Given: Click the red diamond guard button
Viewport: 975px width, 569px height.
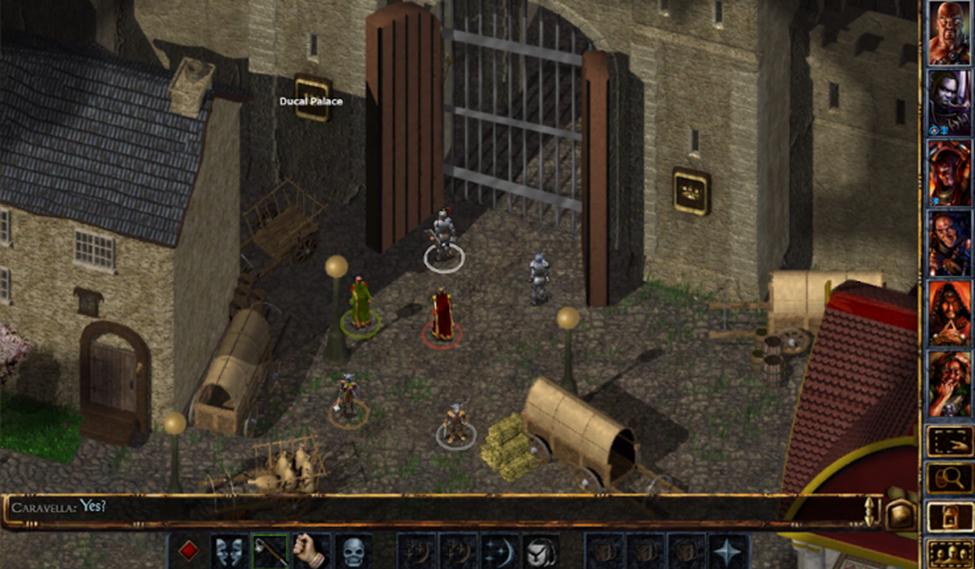Looking at the screenshot, I should [x=188, y=551].
